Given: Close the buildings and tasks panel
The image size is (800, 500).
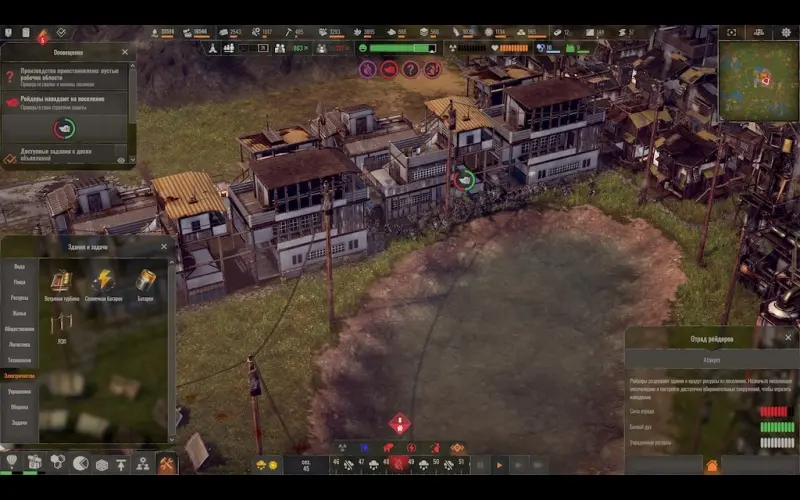Looking at the screenshot, I should (x=163, y=246).
